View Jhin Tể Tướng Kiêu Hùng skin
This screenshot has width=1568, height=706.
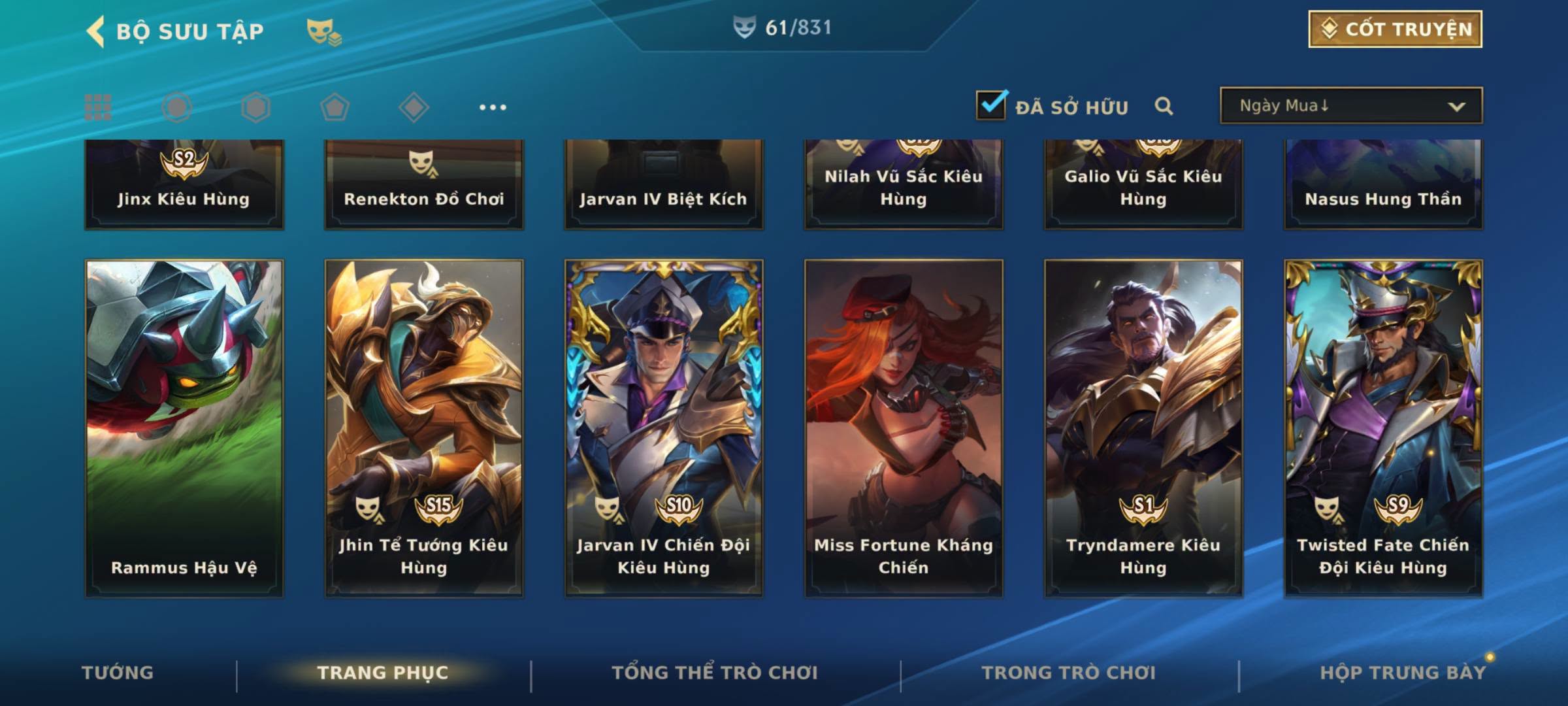click(424, 428)
